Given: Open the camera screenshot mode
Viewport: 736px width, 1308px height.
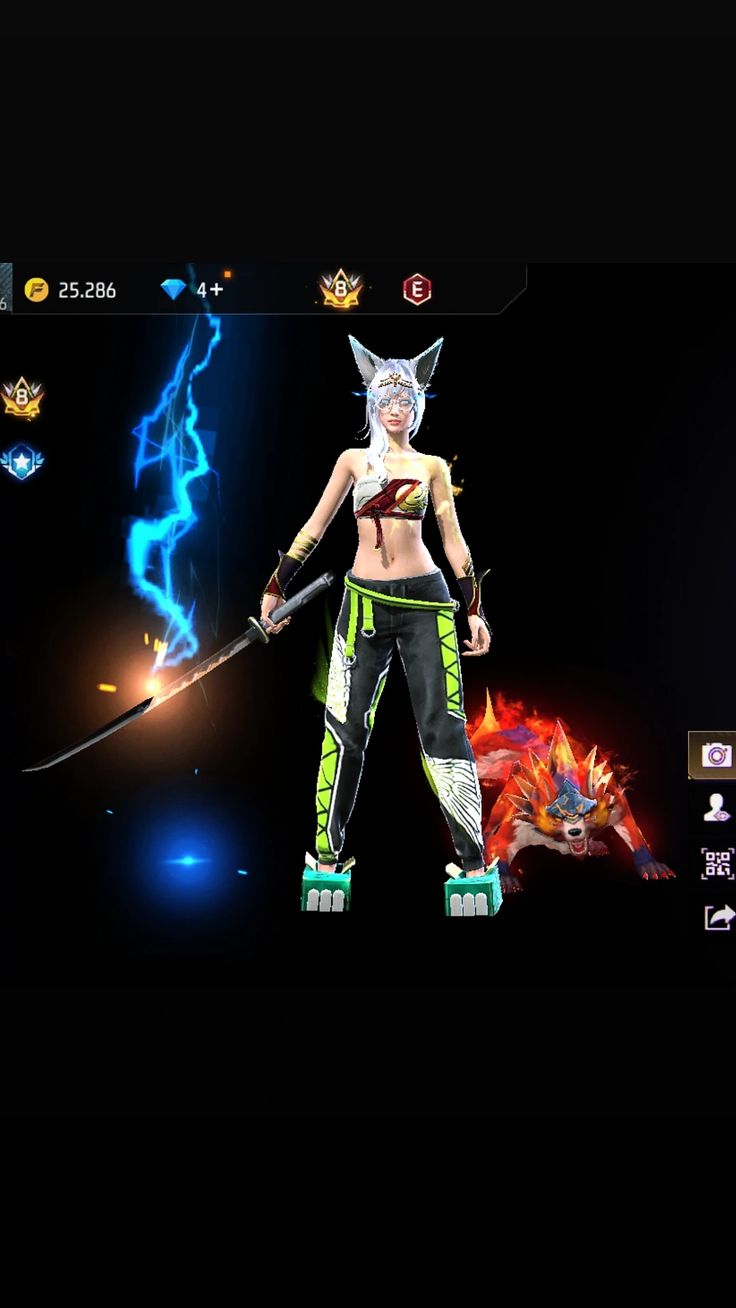Looking at the screenshot, I should [x=716, y=755].
